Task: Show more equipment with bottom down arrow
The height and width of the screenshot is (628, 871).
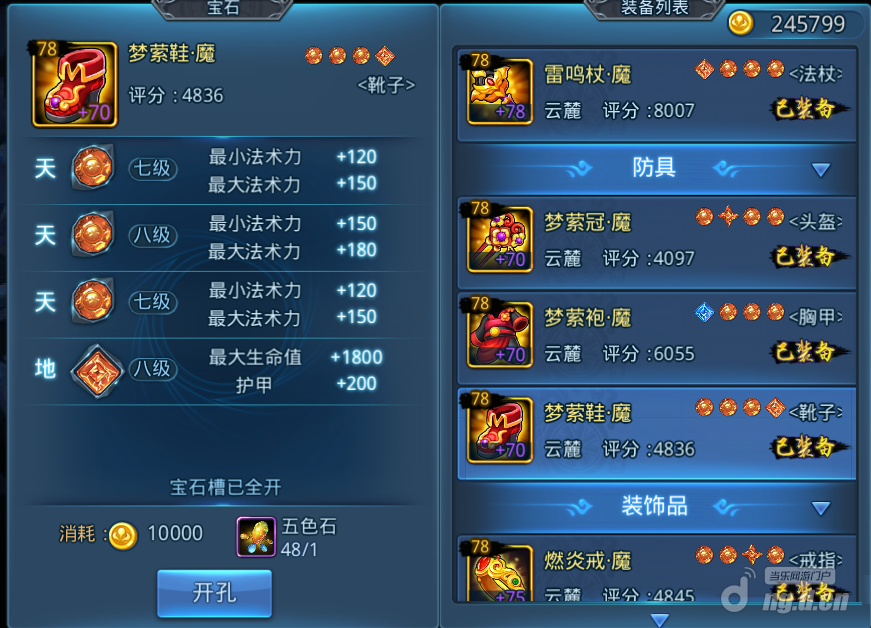Action: pyautogui.click(x=658, y=619)
